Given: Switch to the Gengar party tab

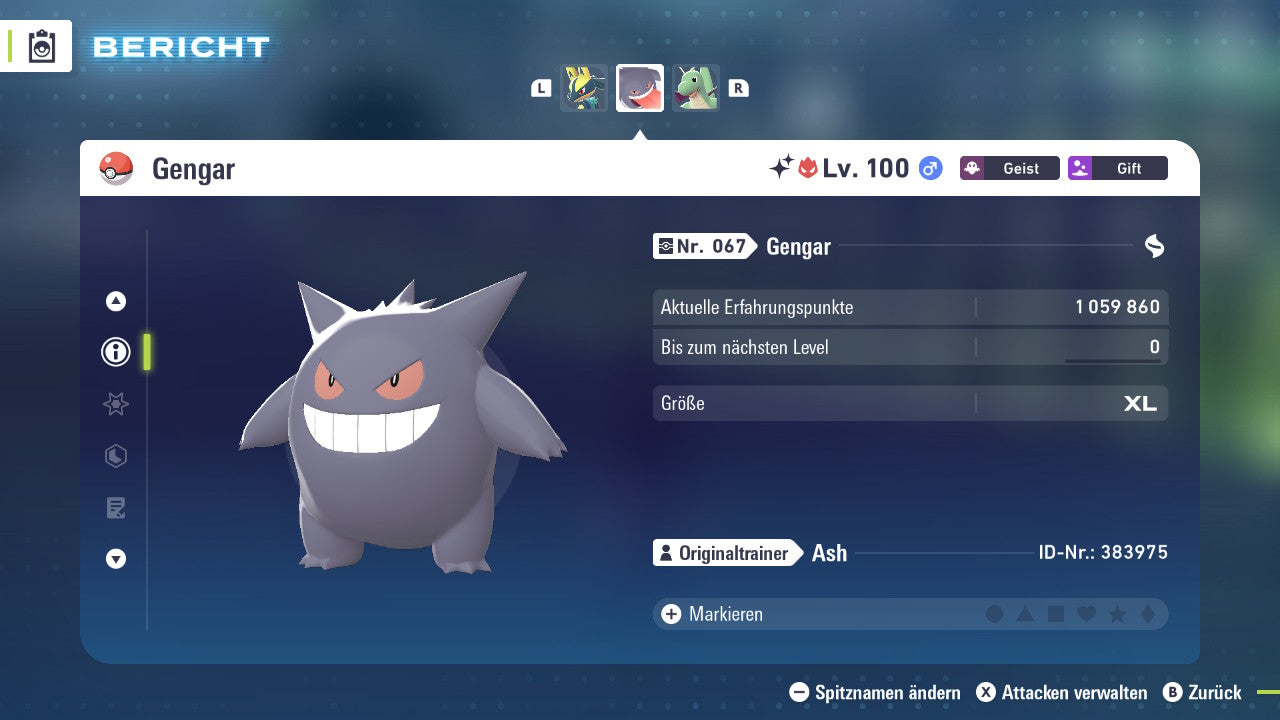Looking at the screenshot, I should tap(639, 88).
